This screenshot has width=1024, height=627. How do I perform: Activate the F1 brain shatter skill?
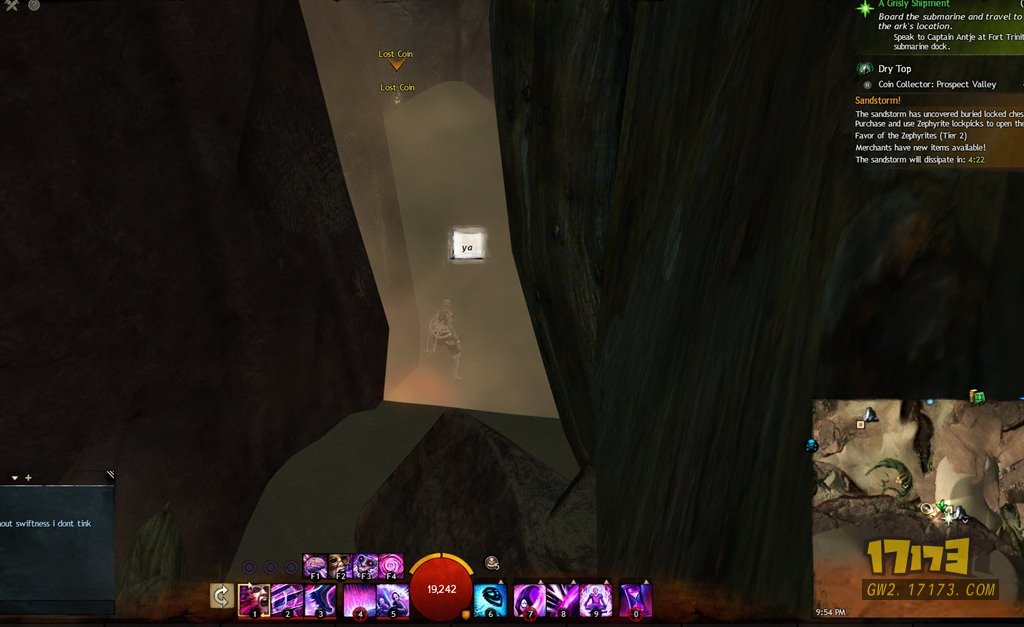[x=315, y=566]
